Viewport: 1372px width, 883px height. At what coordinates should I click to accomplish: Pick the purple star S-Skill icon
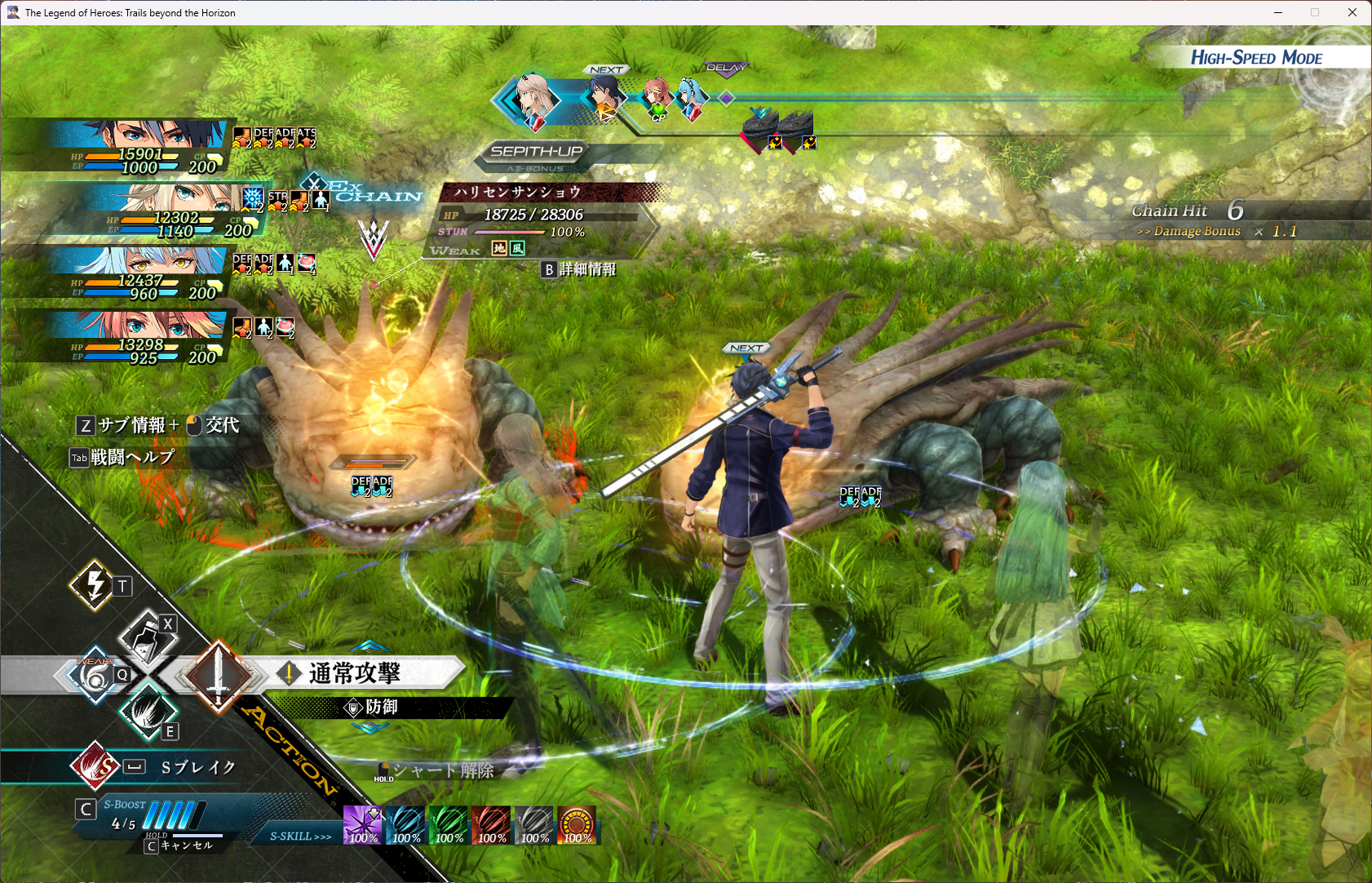pos(362,825)
